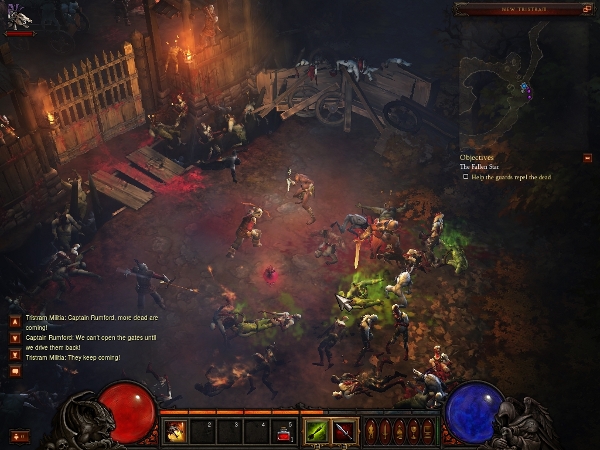600x450 pixels.
Task: Select the green left-mouse skill icon
Action: point(318,431)
